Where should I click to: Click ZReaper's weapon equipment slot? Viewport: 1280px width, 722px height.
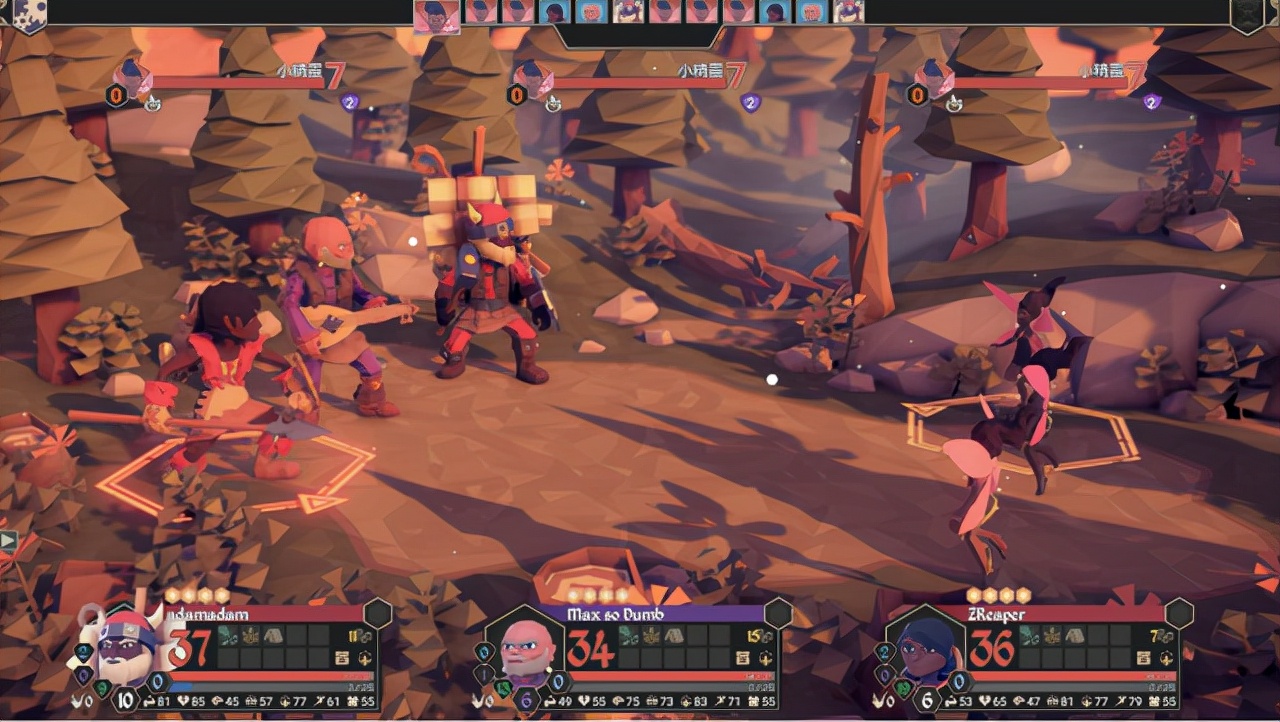click(1028, 635)
